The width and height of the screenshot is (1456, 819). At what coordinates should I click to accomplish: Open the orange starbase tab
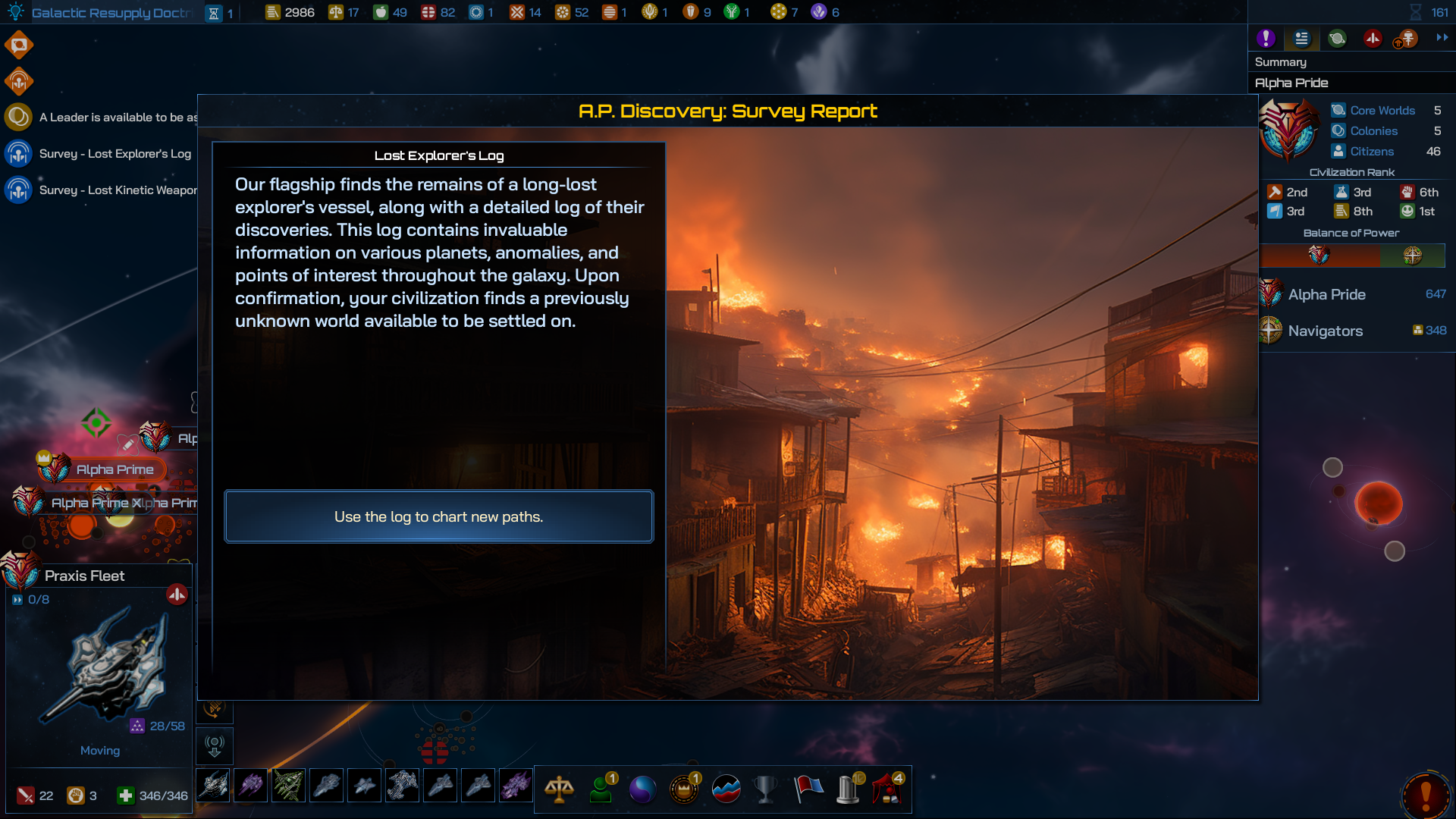click(x=1407, y=38)
